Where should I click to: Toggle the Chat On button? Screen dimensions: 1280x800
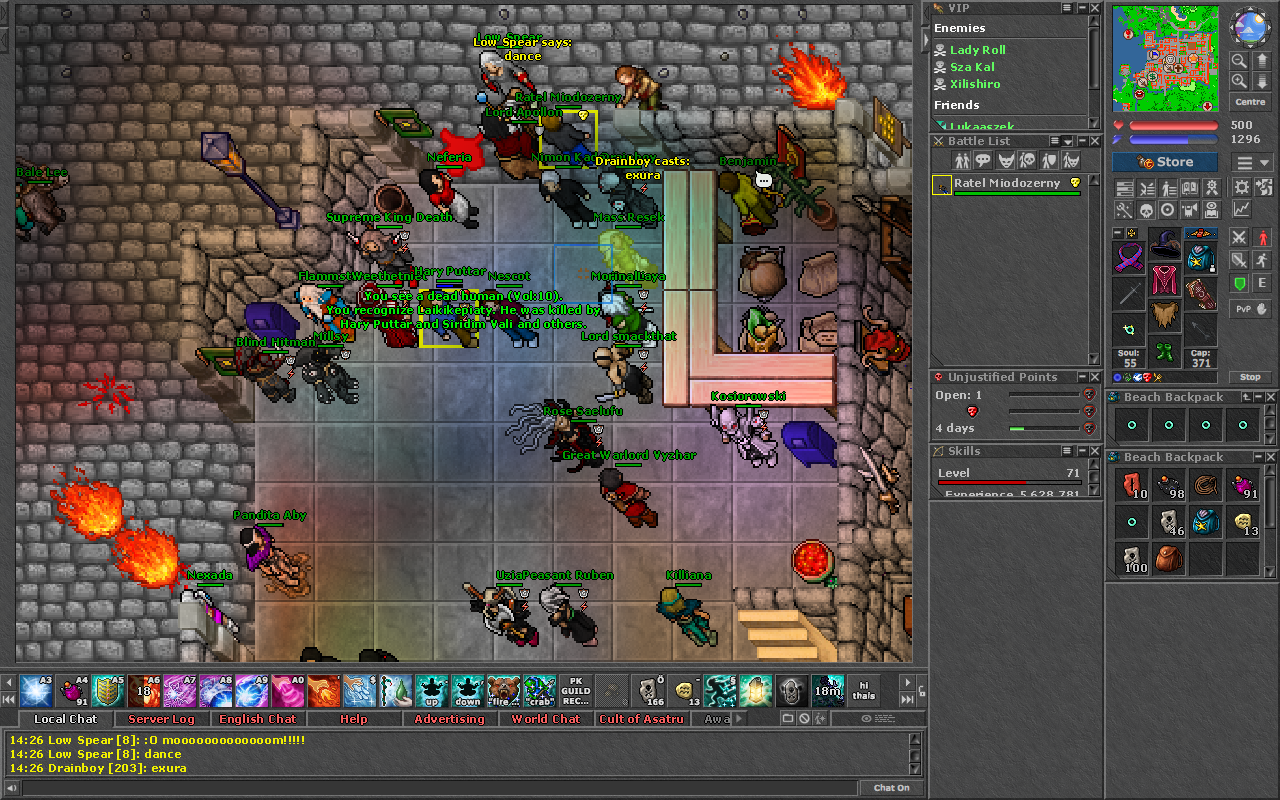[x=891, y=788]
